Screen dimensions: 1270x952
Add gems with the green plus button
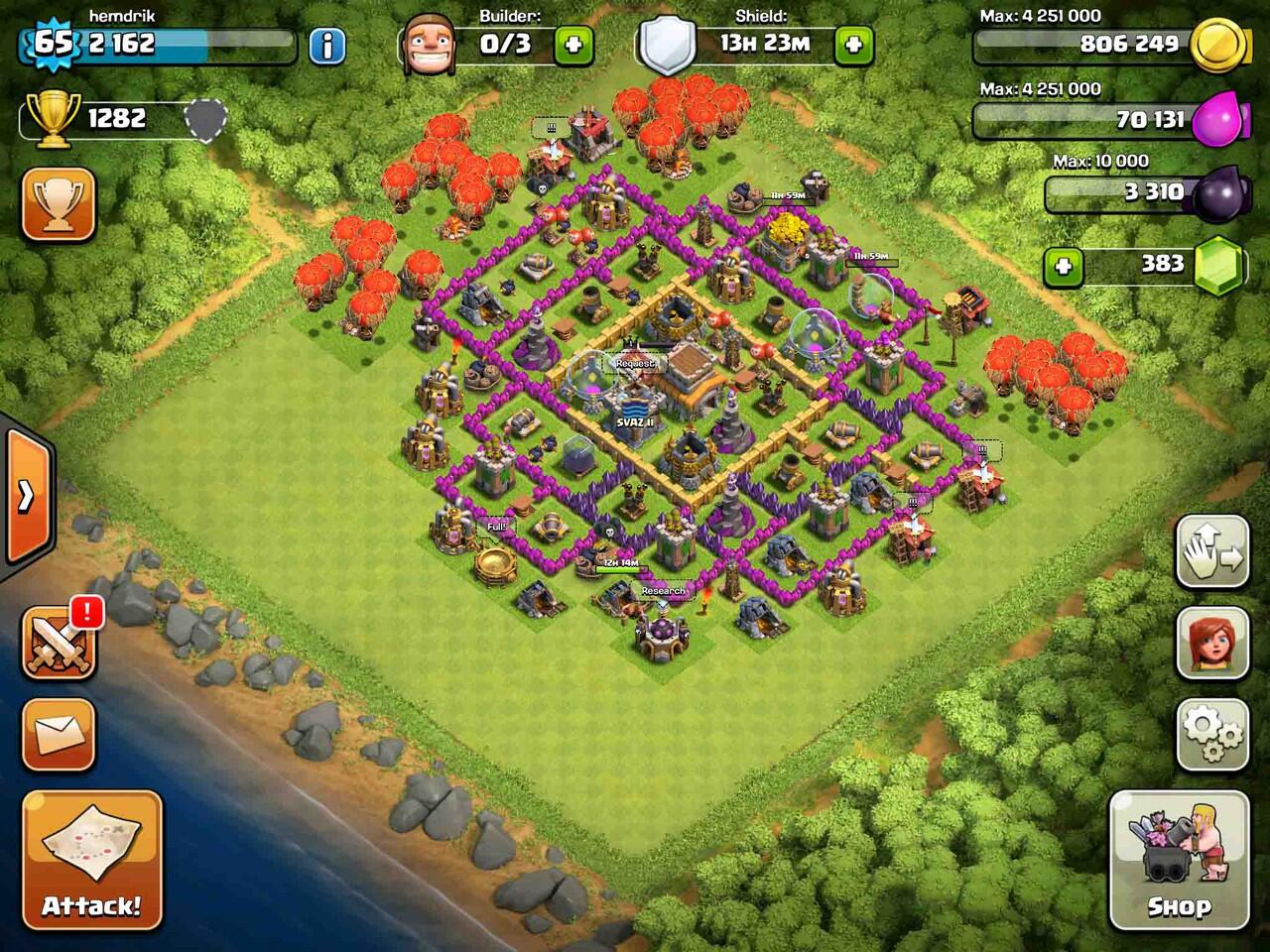pyautogui.click(x=1063, y=266)
